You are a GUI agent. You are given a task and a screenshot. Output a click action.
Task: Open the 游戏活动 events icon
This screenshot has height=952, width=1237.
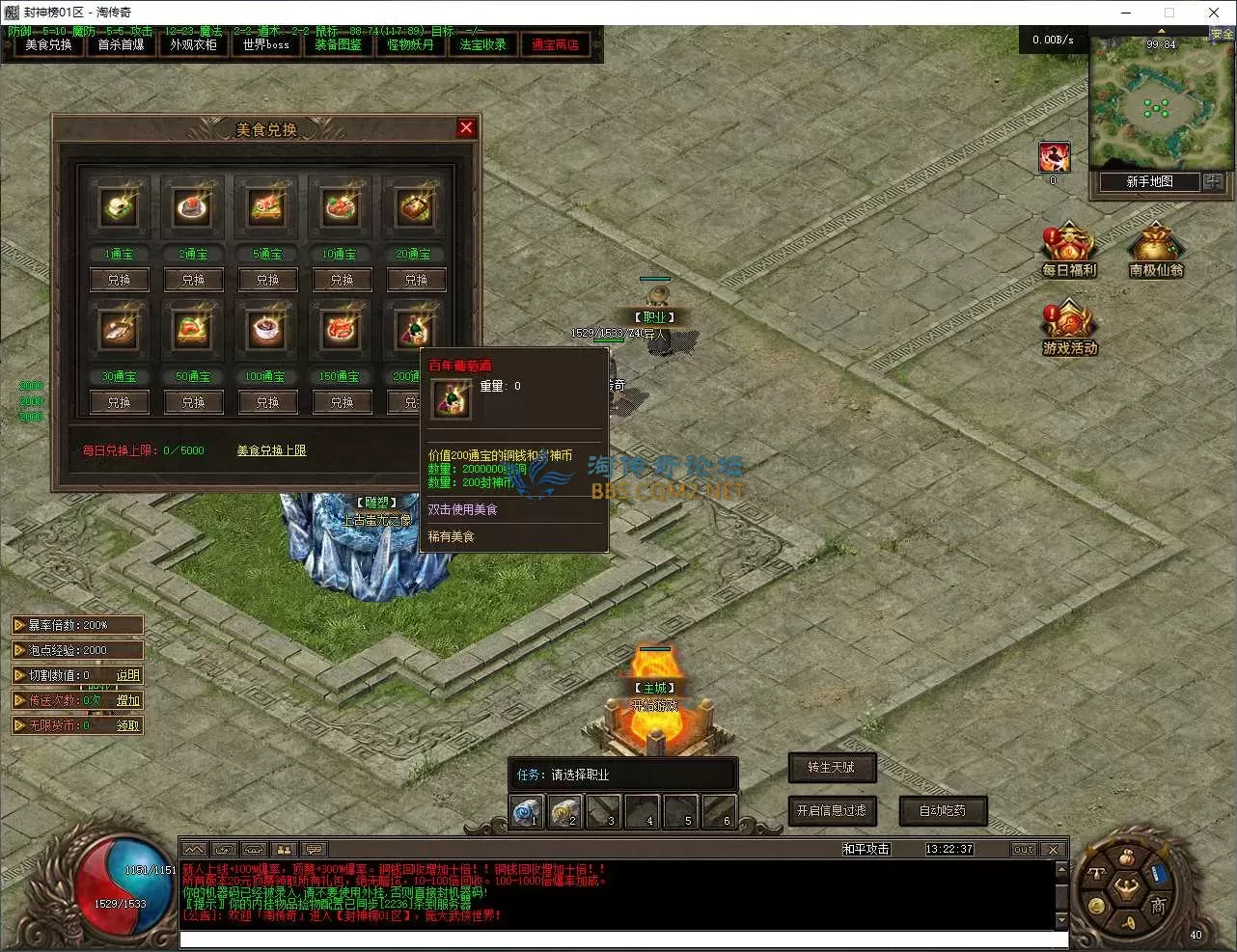(x=1069, y=329)
